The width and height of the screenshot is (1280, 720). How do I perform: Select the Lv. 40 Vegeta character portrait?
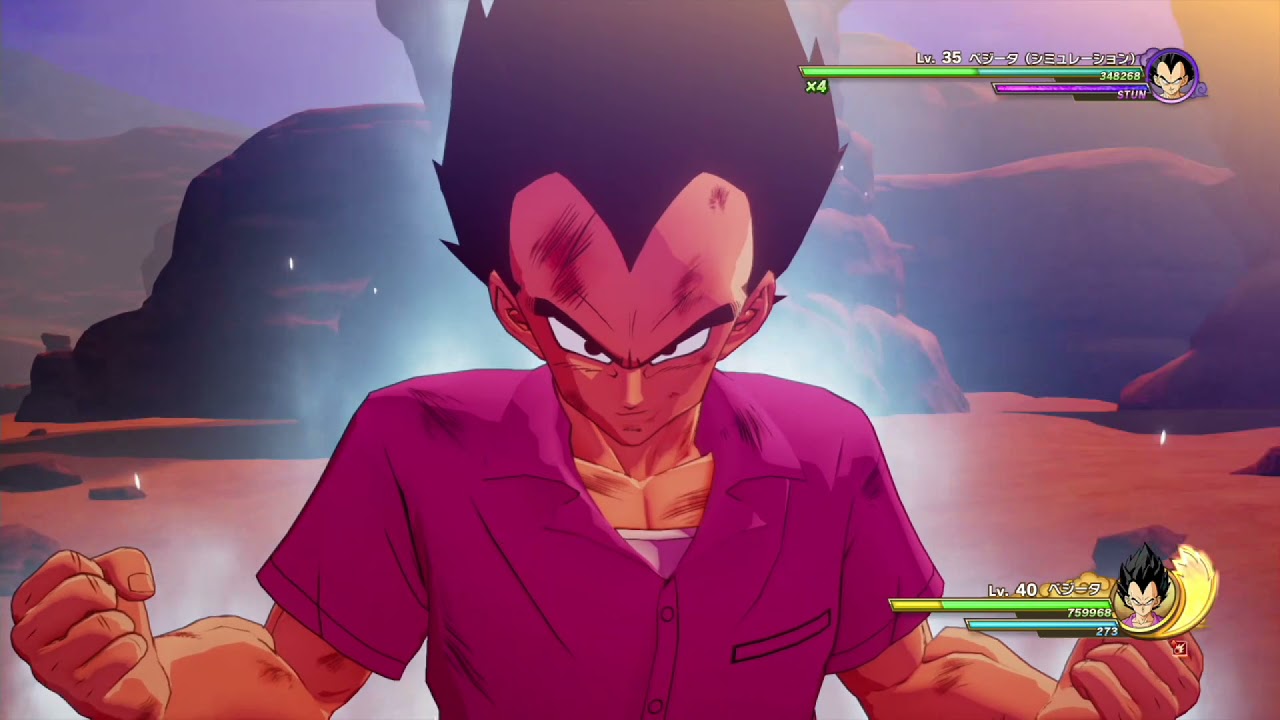tap(1144, 599)
